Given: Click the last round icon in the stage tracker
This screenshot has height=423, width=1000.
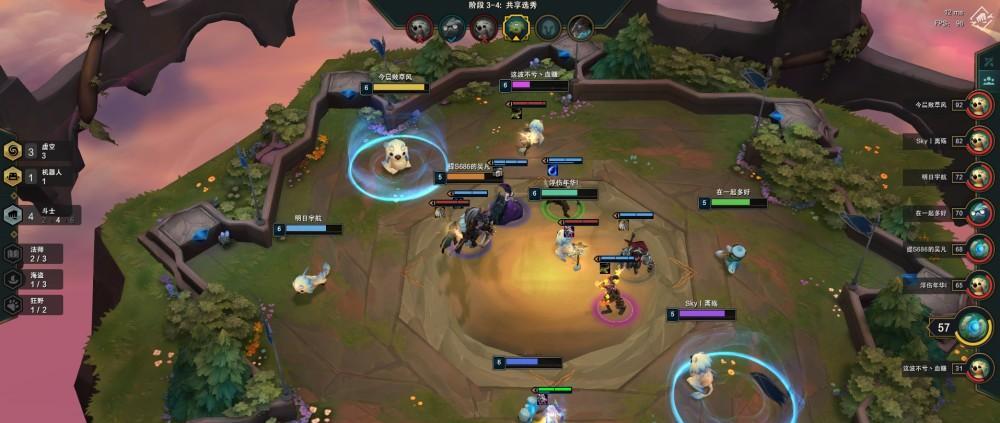Looking at the screenshot, I should (x=581, y=27).
